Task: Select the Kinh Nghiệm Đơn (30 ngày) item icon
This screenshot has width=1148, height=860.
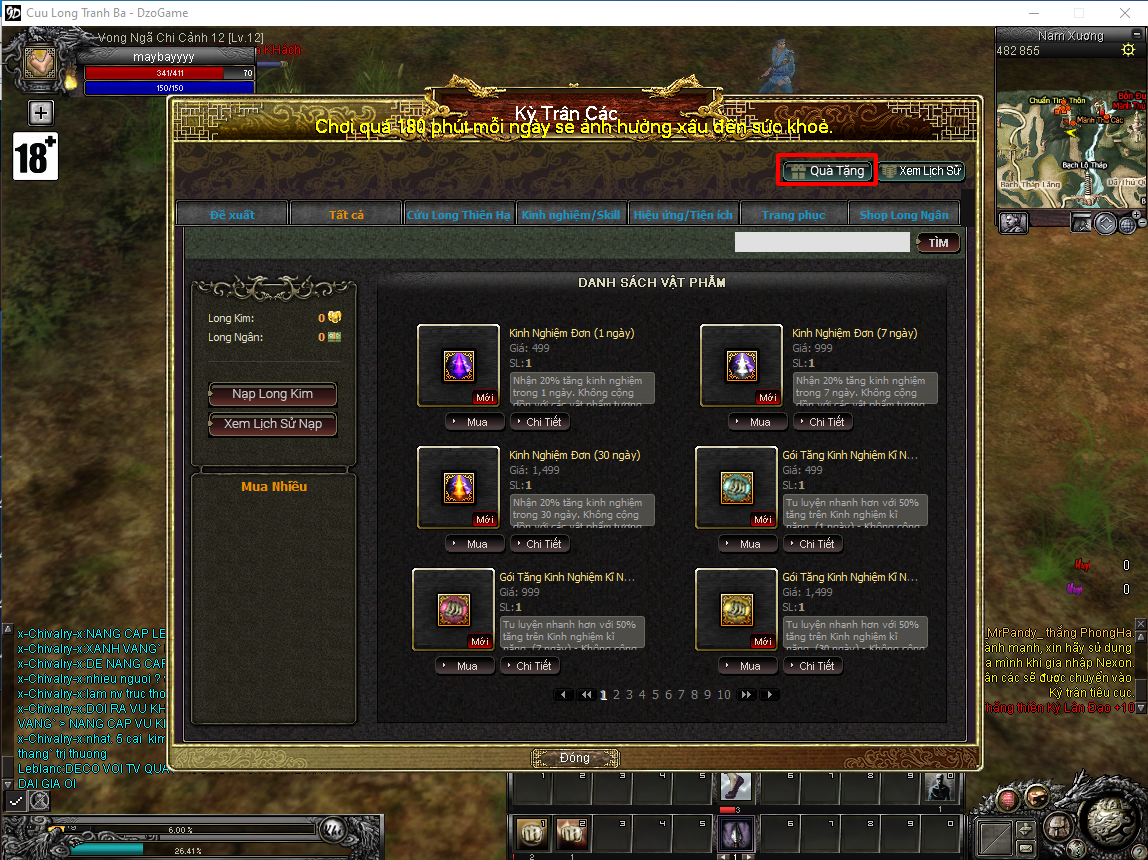Action: pos(458,487)
